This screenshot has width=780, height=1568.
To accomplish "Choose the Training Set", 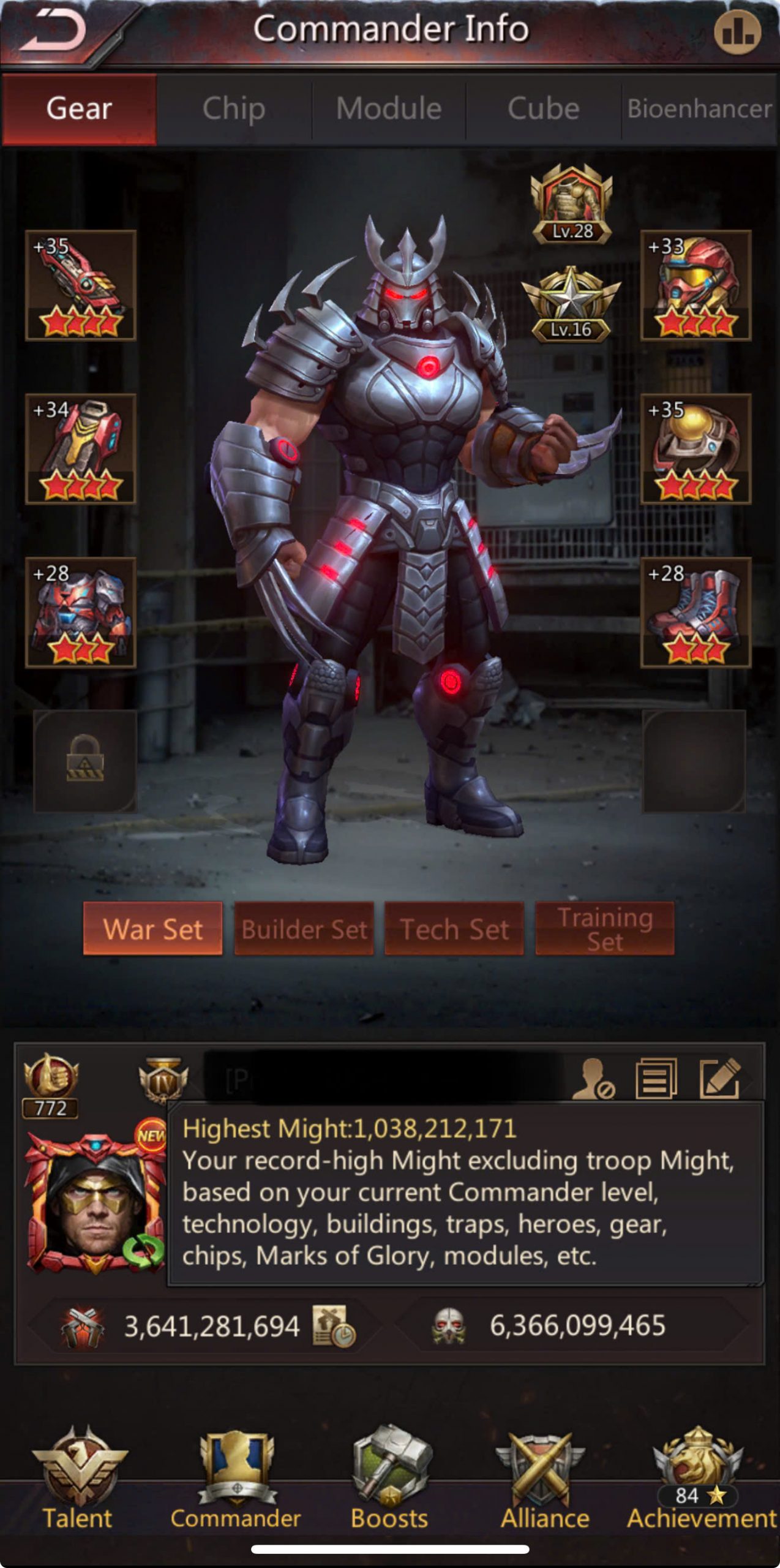I will click(605, 929).
